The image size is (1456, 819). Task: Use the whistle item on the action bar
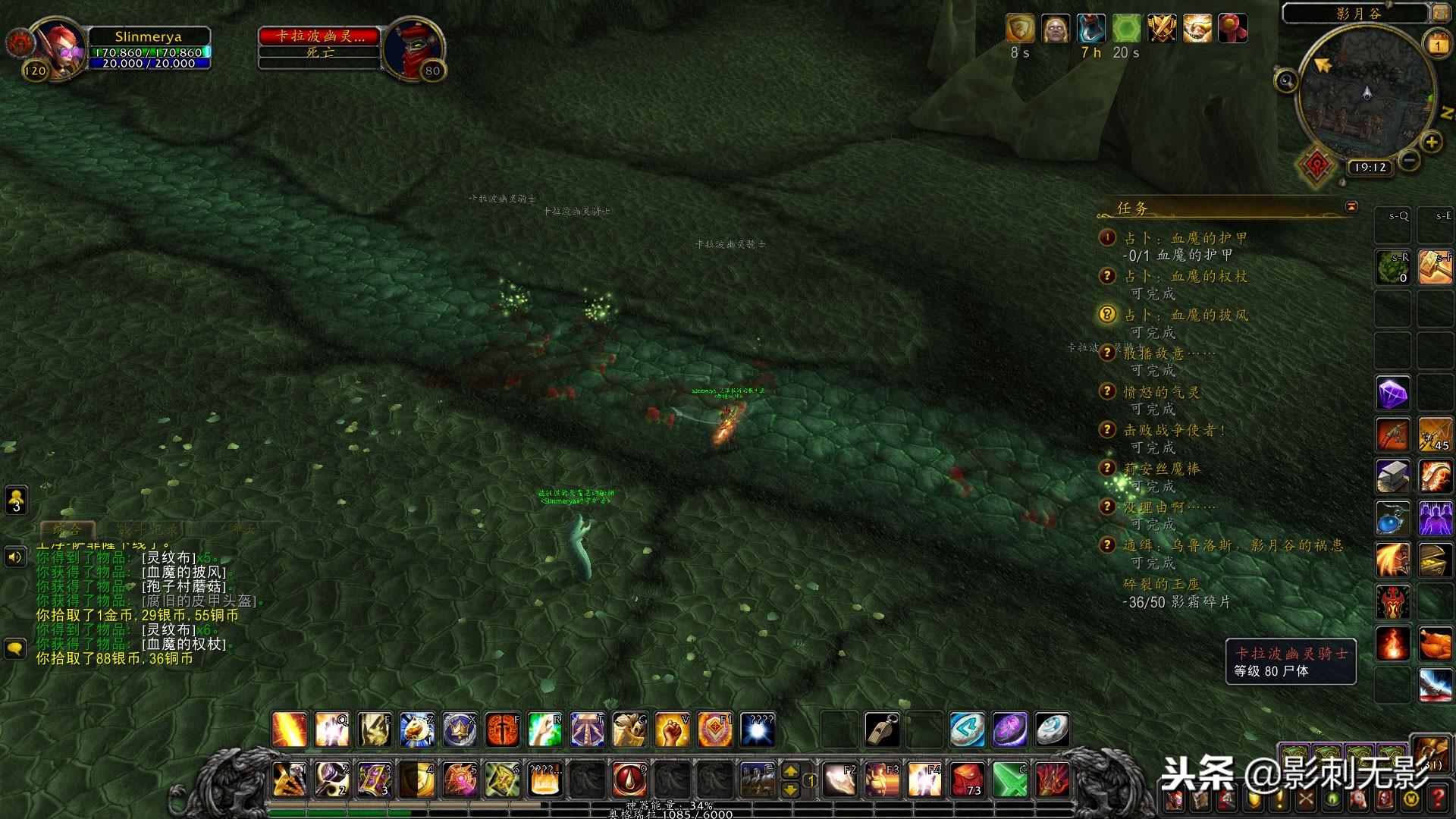(x=882, y=730)
